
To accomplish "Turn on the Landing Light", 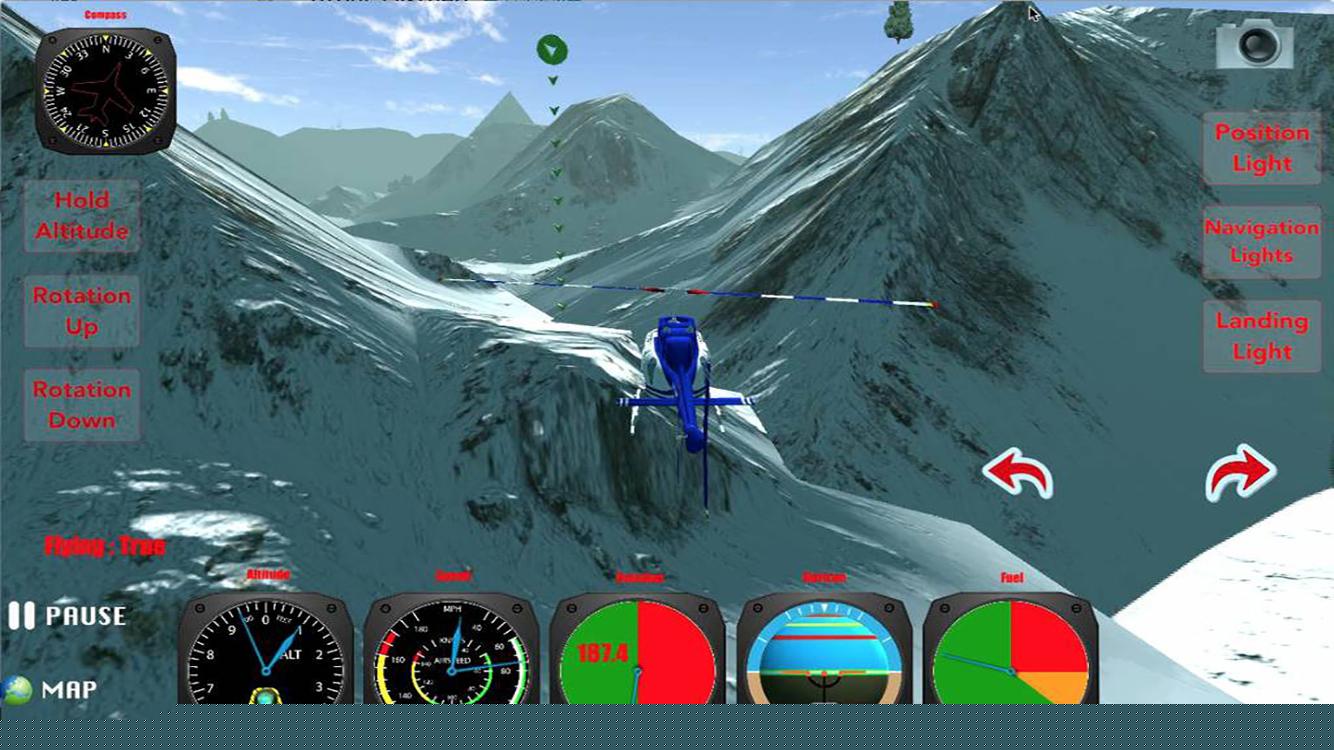I will [x=1261, y=336].
